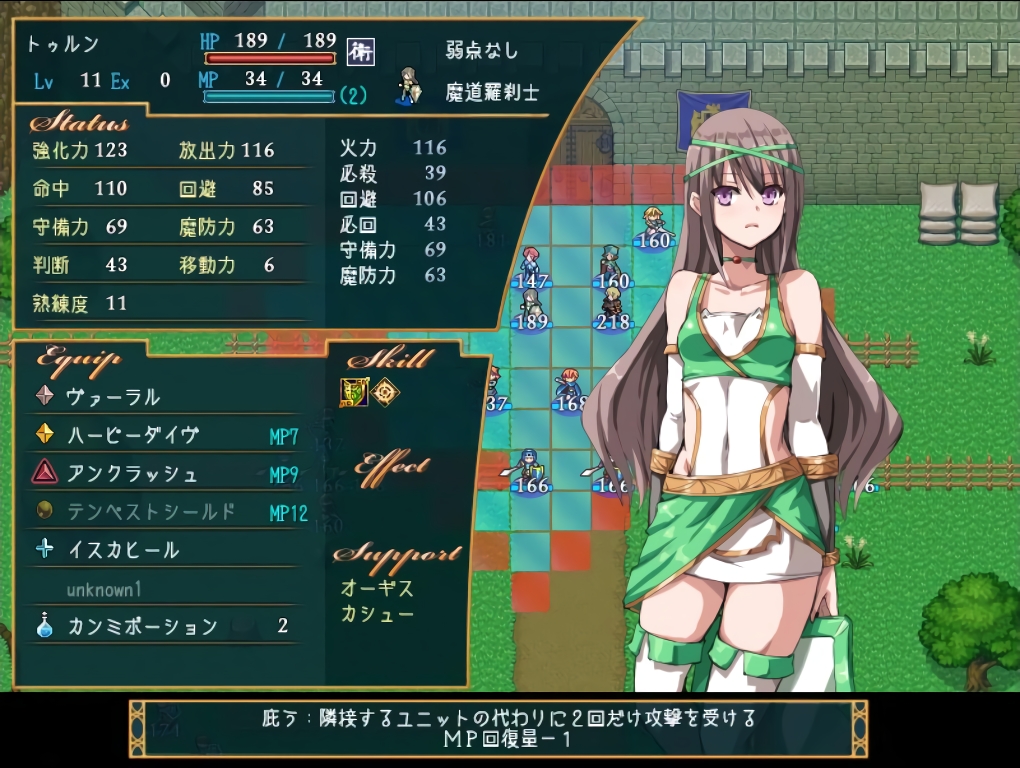
Task: Select the diamond-shaped target skill icon
Action: [385, 392]
